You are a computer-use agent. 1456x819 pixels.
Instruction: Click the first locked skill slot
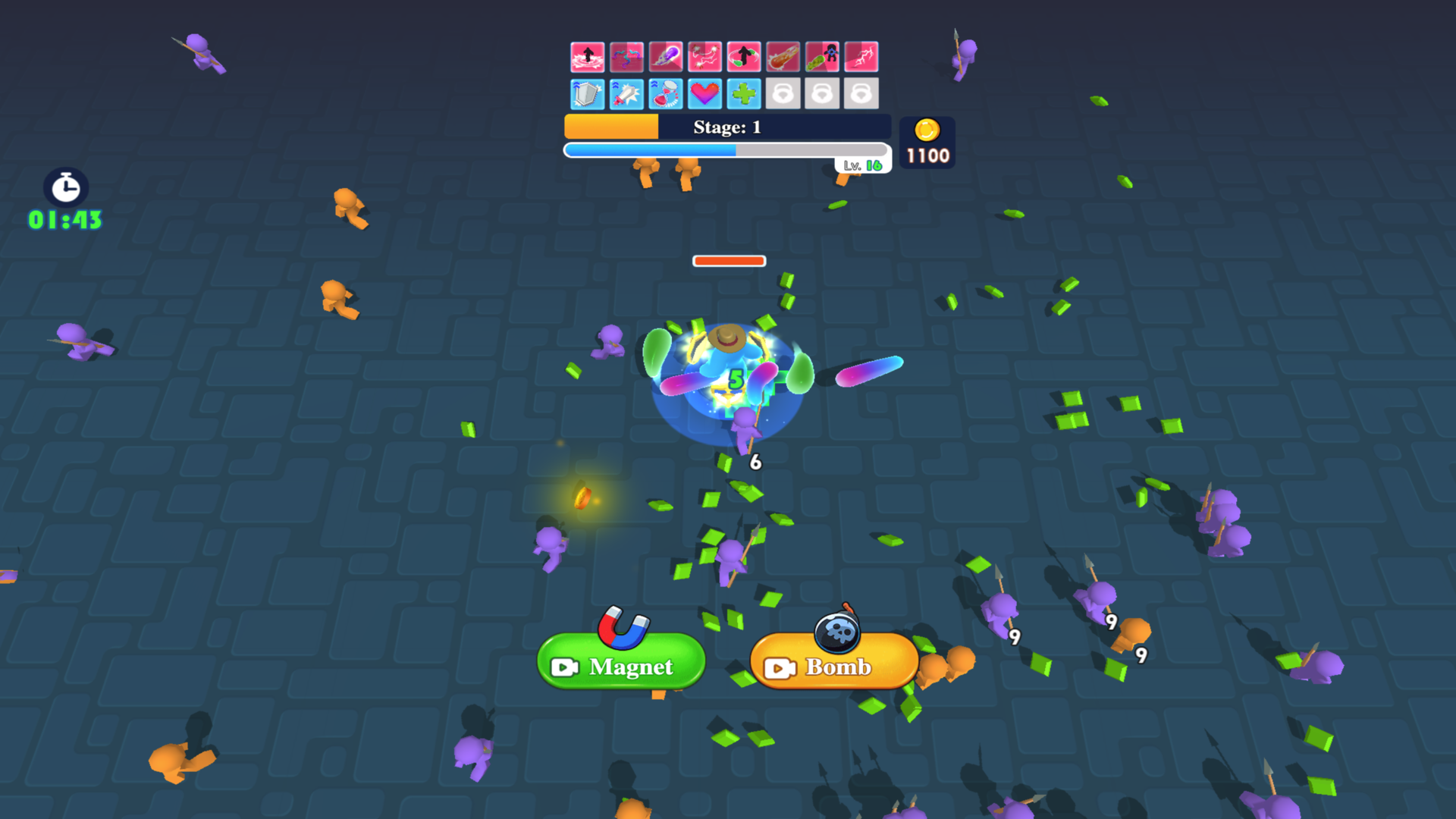click(783, 95)
